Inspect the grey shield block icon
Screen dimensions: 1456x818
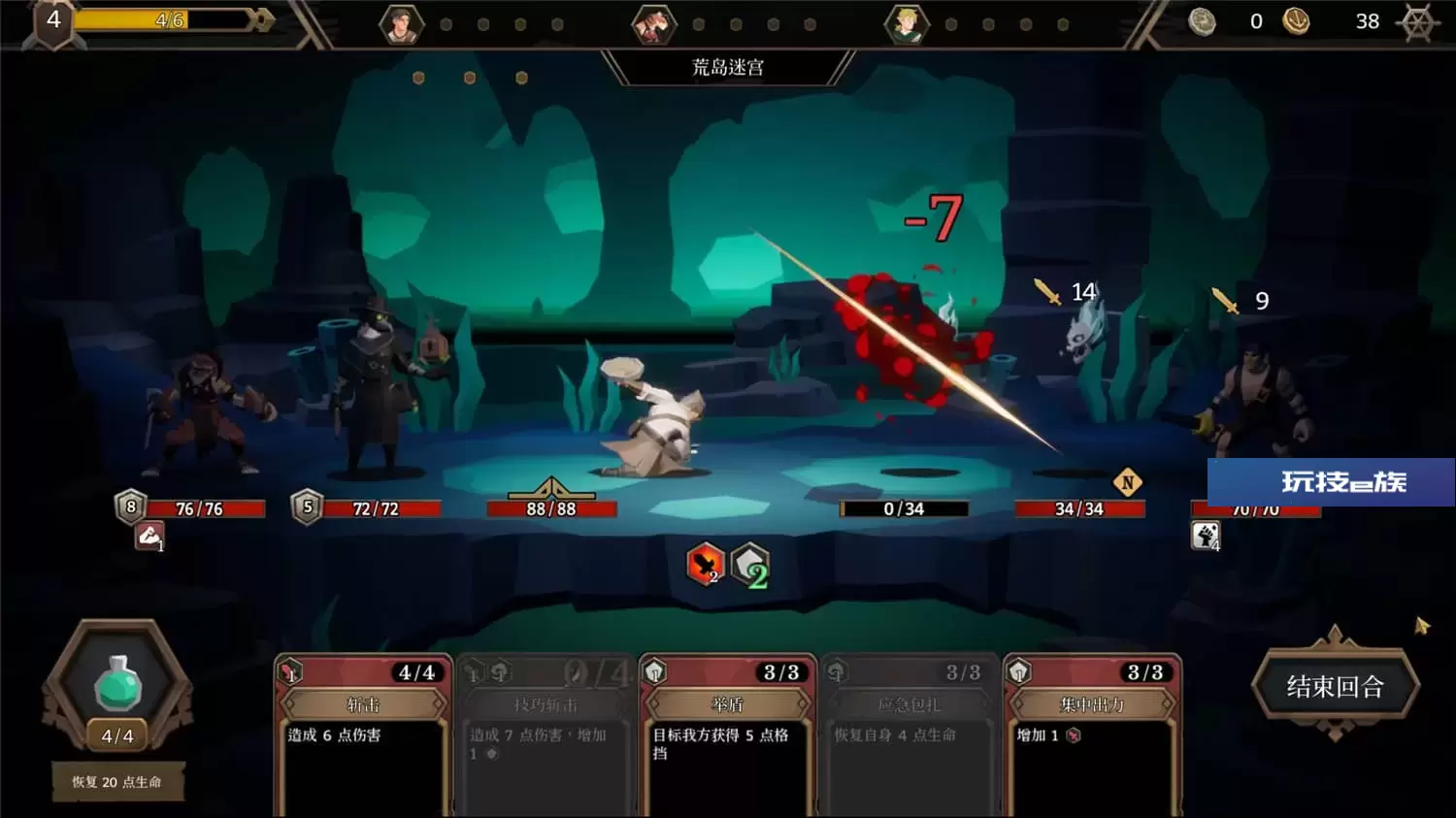(750, 565)
